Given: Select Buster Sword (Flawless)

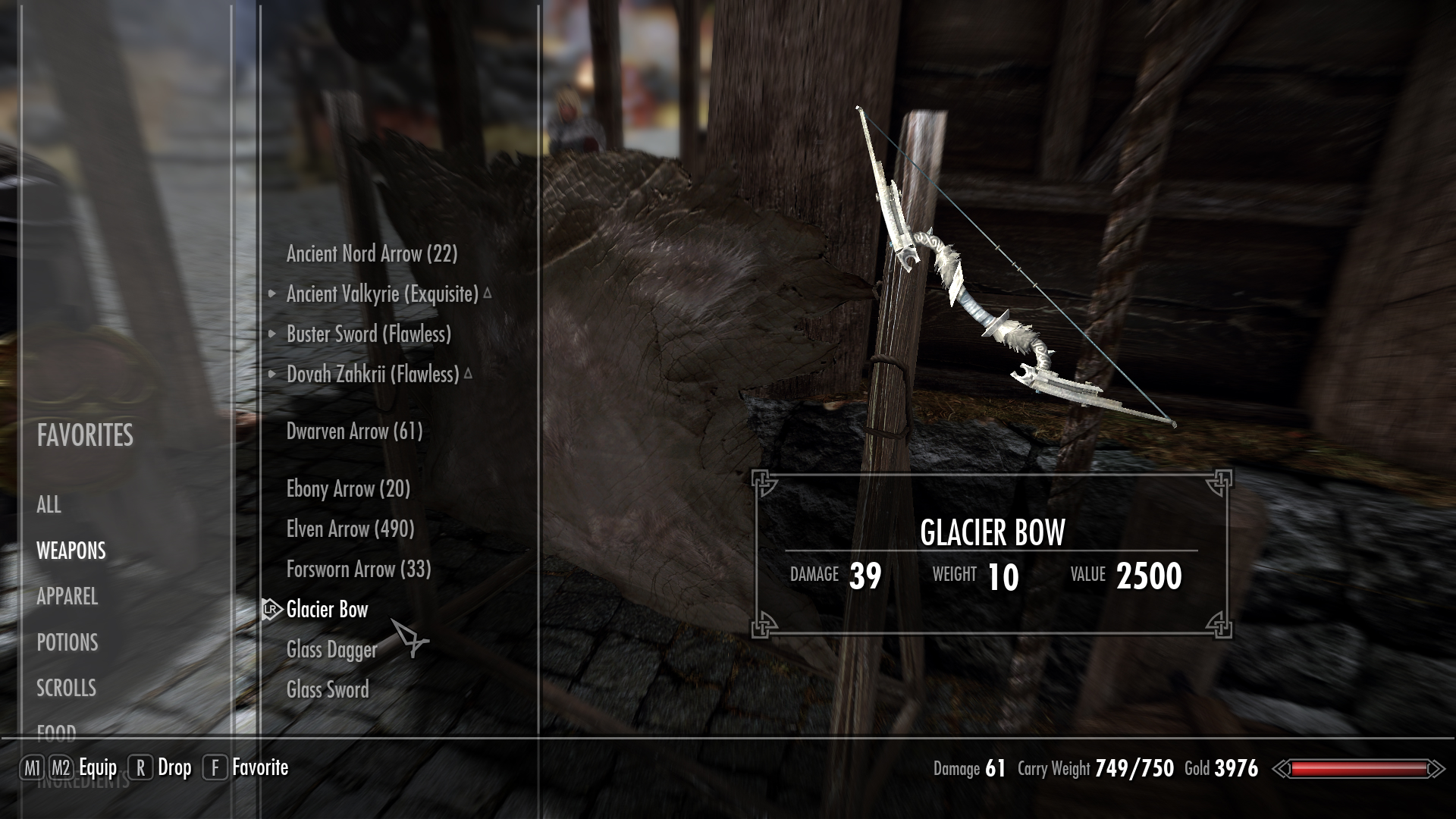Looking at the screenshot, I should (369, 334).
